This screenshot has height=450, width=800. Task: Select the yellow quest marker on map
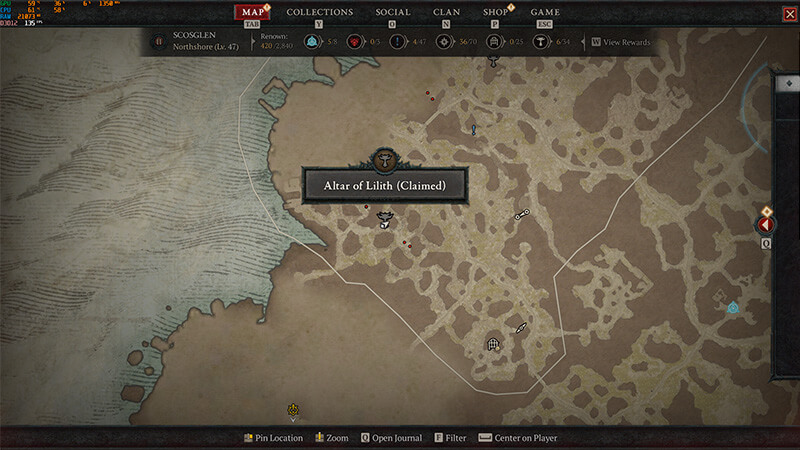[293, 409]
